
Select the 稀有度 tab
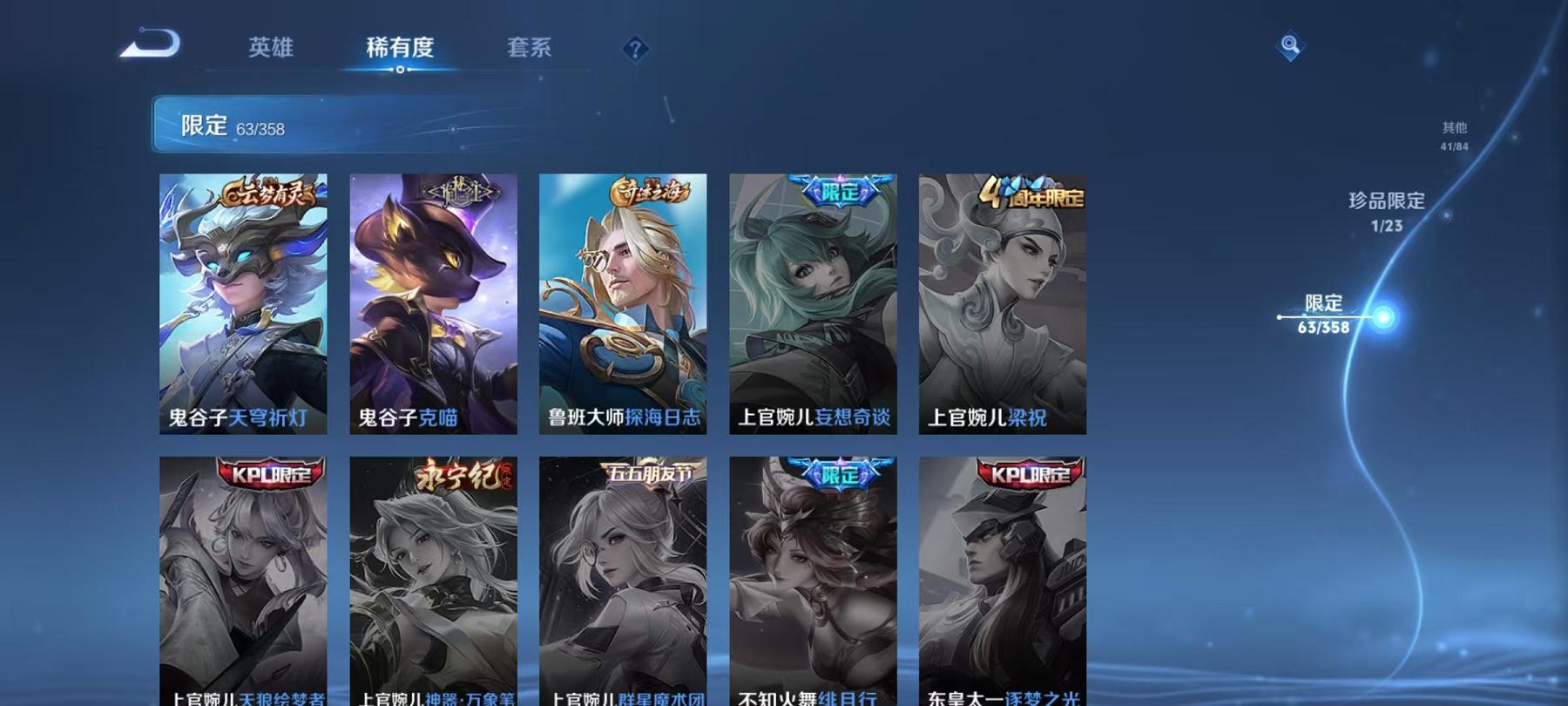[x=402, y=49]
